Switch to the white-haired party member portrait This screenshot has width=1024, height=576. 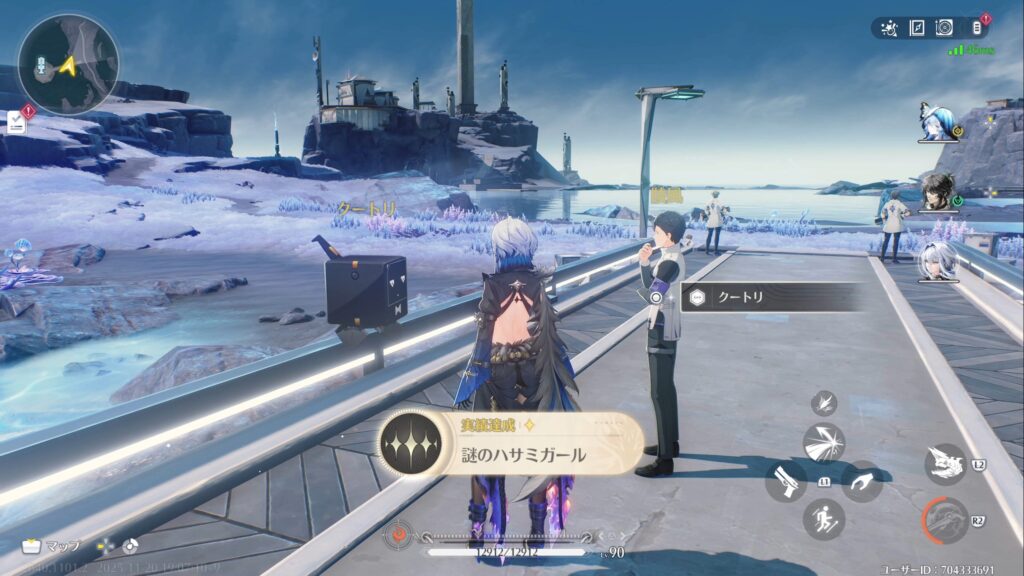(x=938, y=263)
